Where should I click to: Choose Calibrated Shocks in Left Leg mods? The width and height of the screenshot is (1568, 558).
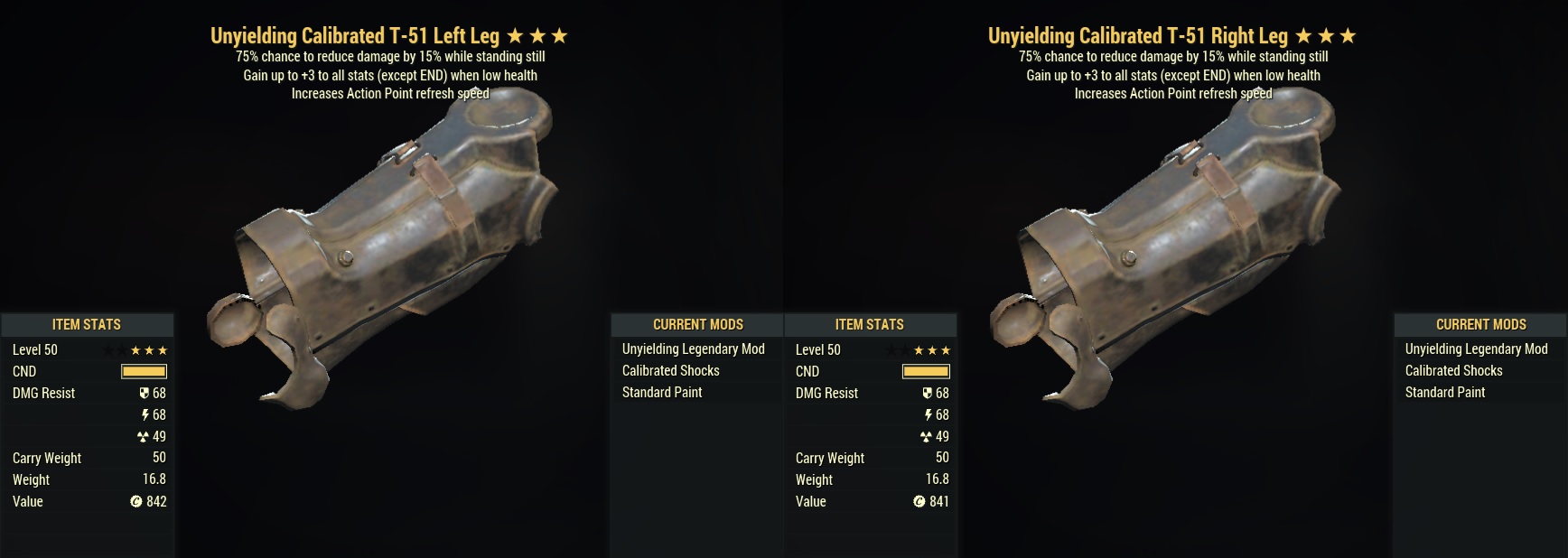click(670, 371)
